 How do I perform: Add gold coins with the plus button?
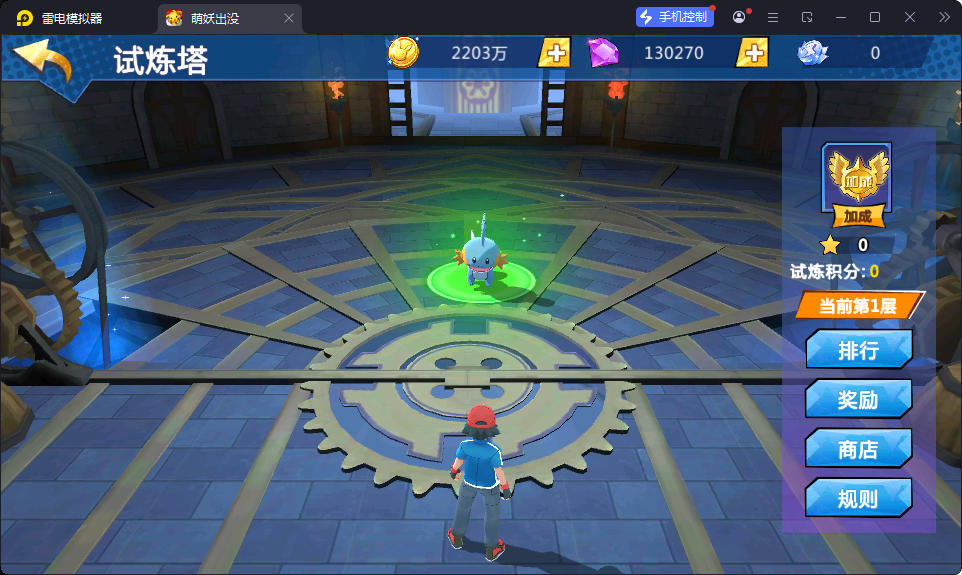pyautogui.click(x=553, y=53)
